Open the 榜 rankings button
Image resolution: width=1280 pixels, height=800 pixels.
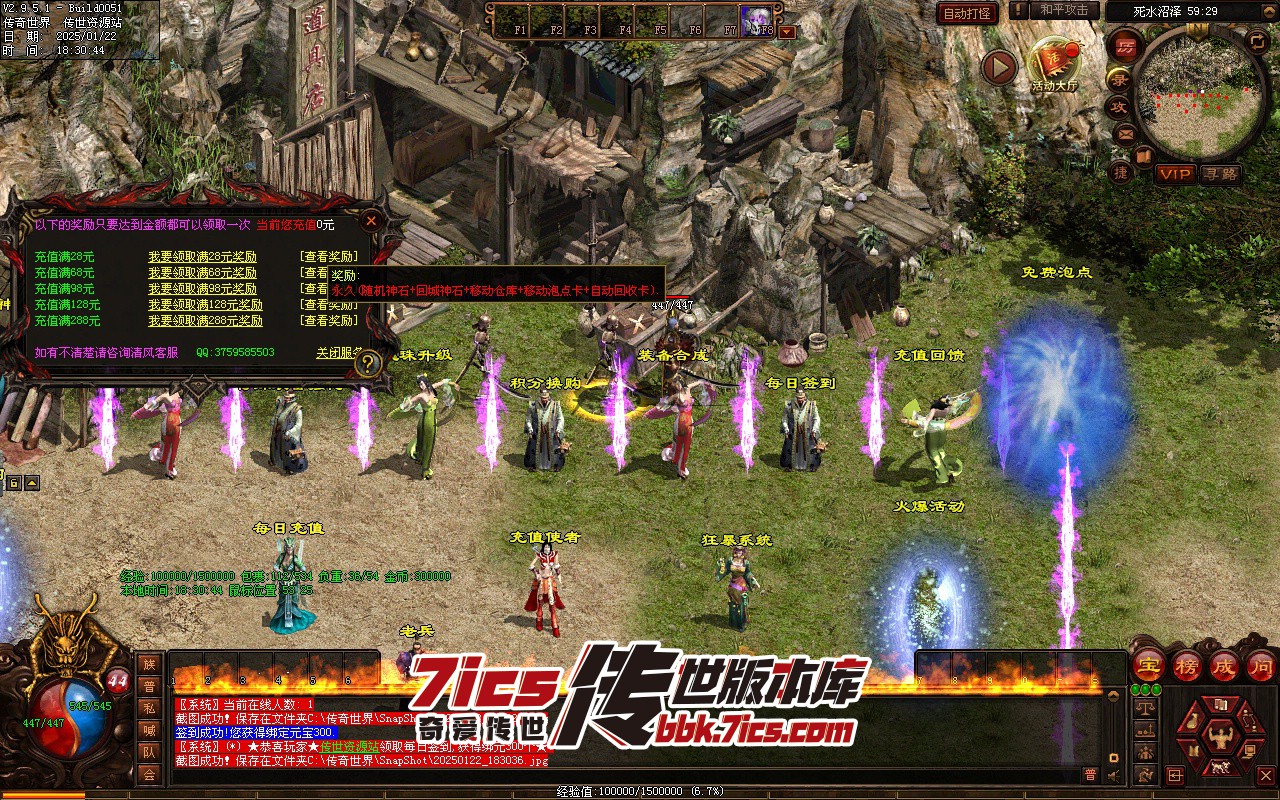pos(1186,664)
